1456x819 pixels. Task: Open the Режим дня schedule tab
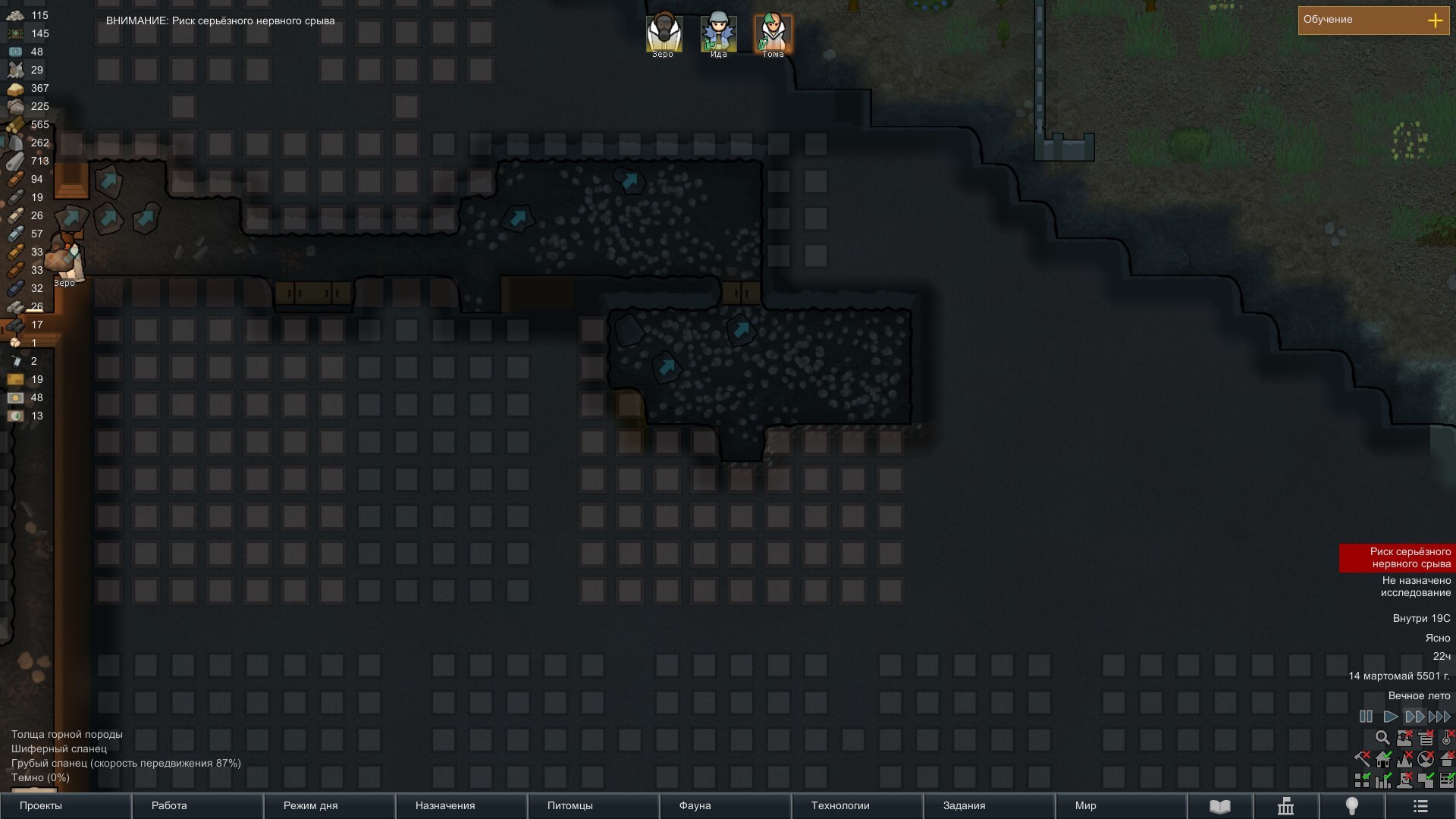[329, 806]
